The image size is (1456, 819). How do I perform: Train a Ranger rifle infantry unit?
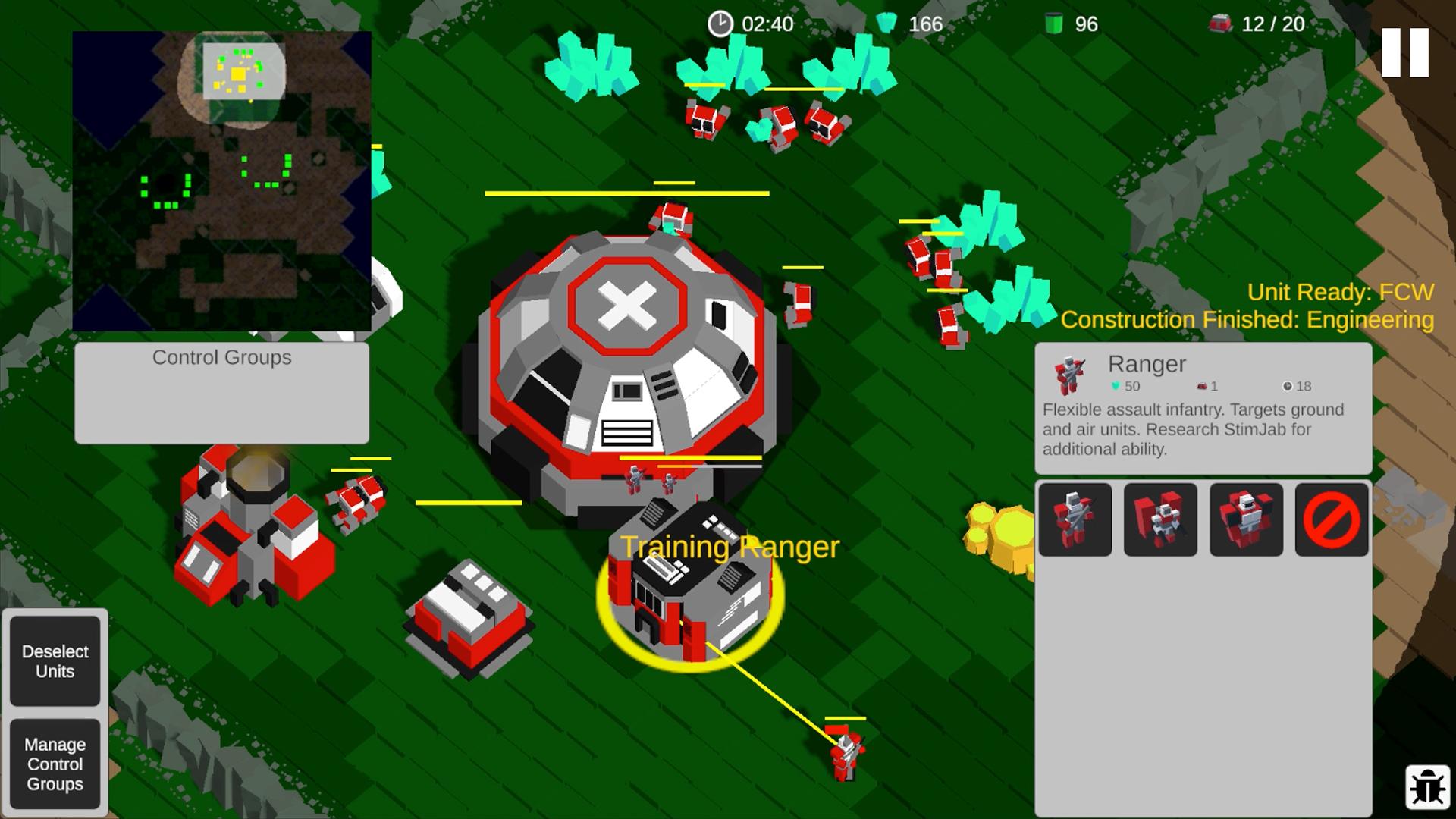[1075, 519]
